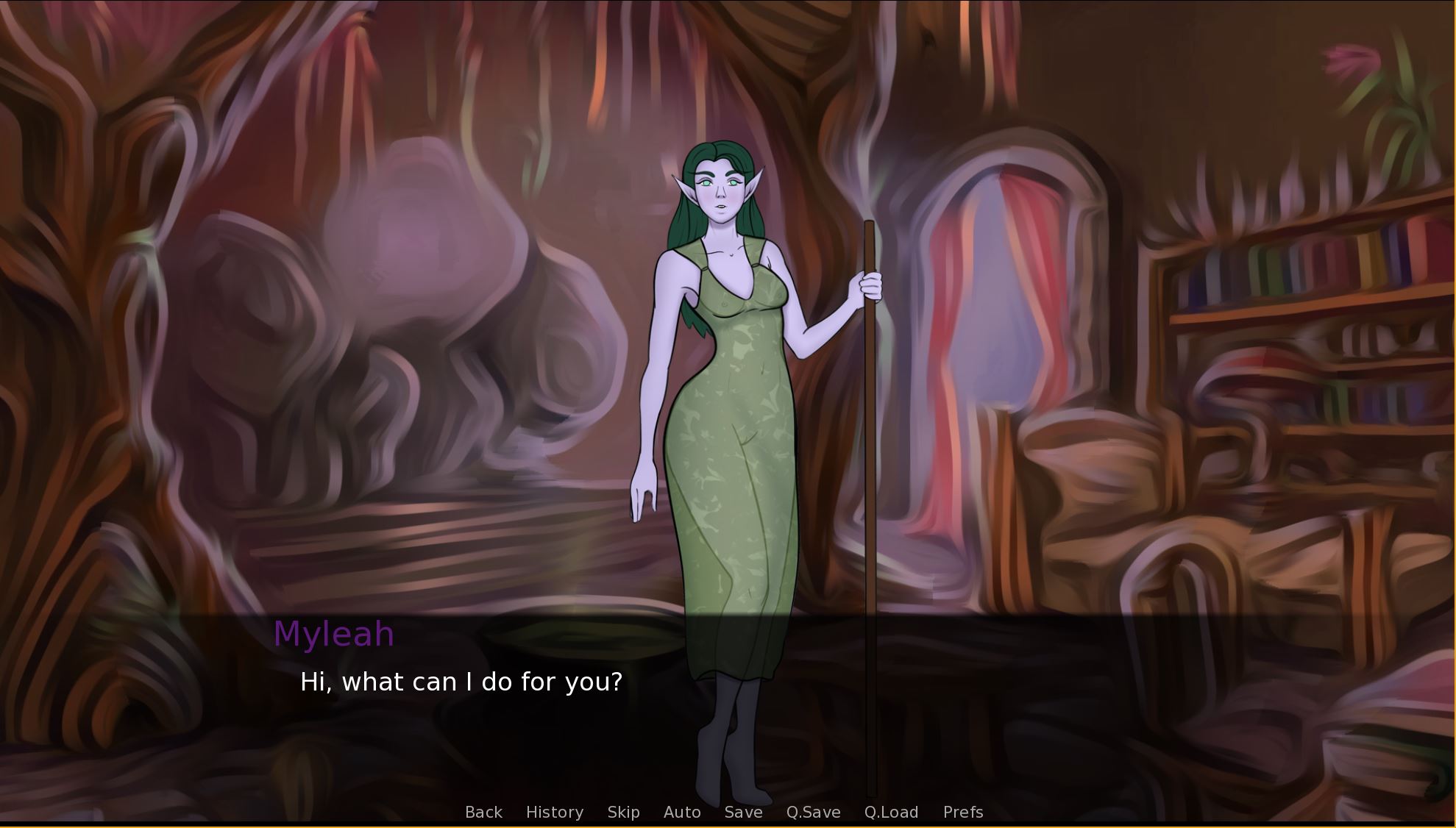This screenshot has width=1456, height=828.
Task: Open the dialogue History log
Action: tap(554, 812)
